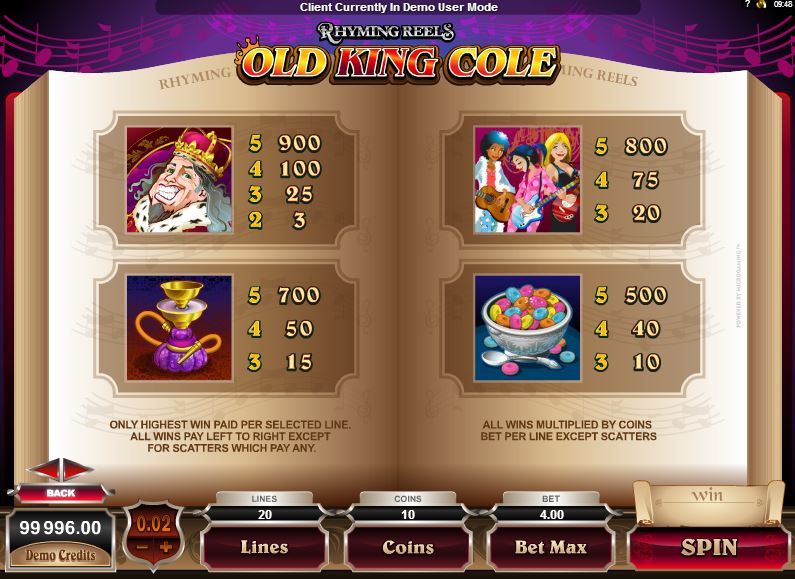The height and width of the screenshot is (579, 795).
Task: Flip to the previous paytable page
Action: (45, 470)
